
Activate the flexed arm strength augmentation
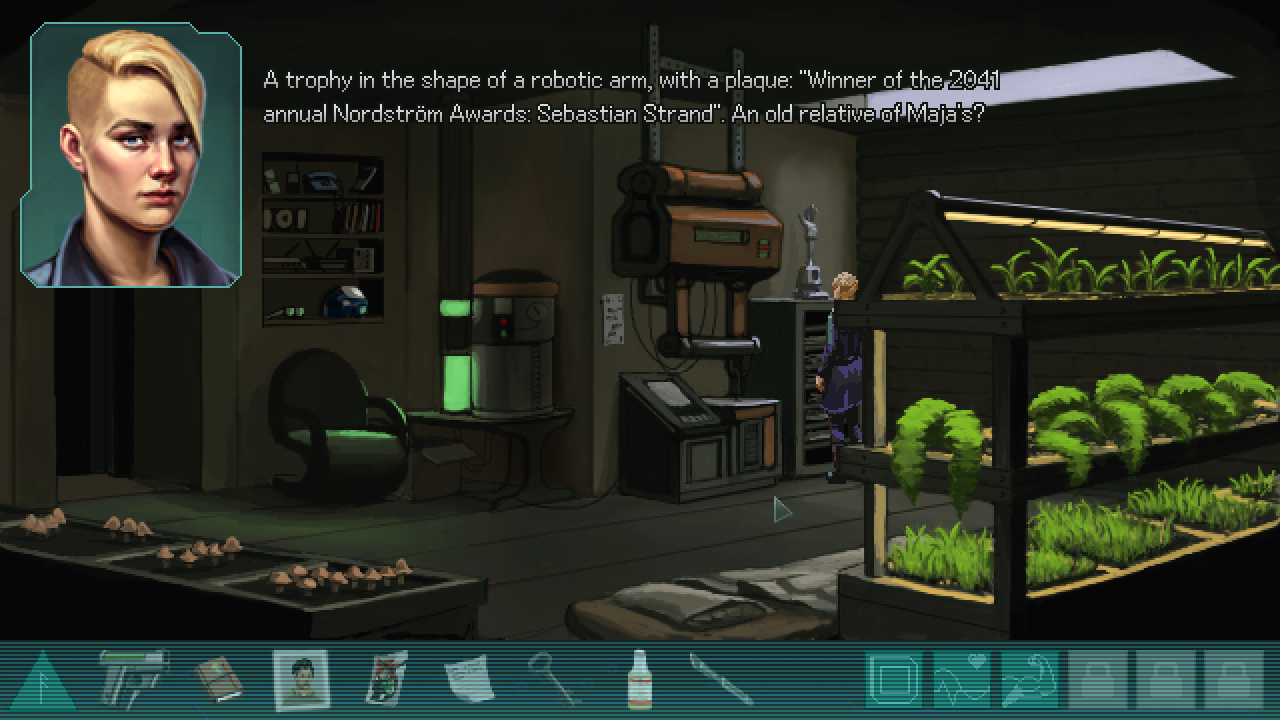(x=1030, y=680)
